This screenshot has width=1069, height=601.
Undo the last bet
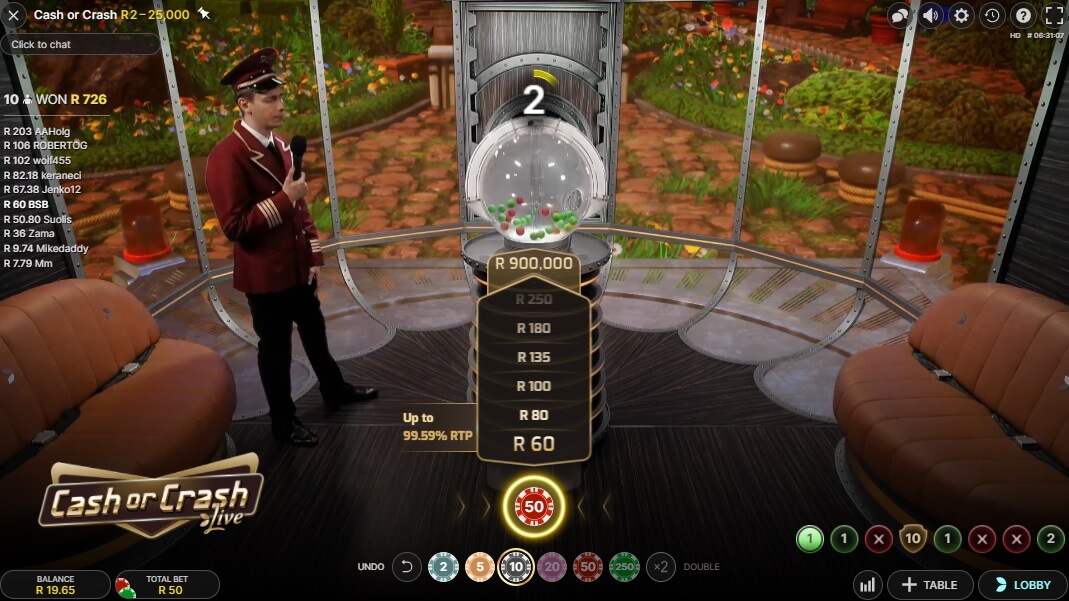[x=406, y=567]
